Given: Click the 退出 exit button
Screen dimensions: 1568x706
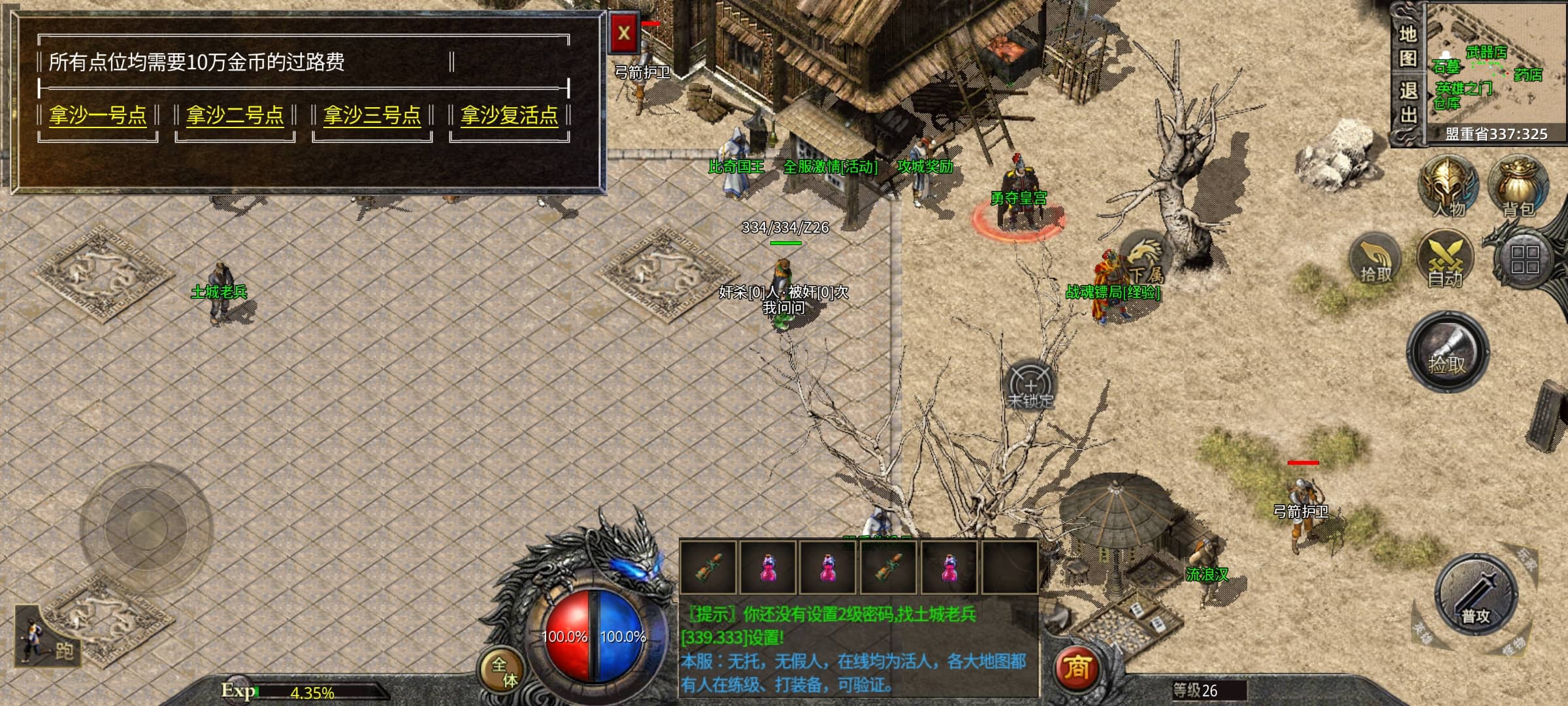Looking at the screenshot, I should pos(1407,103).
